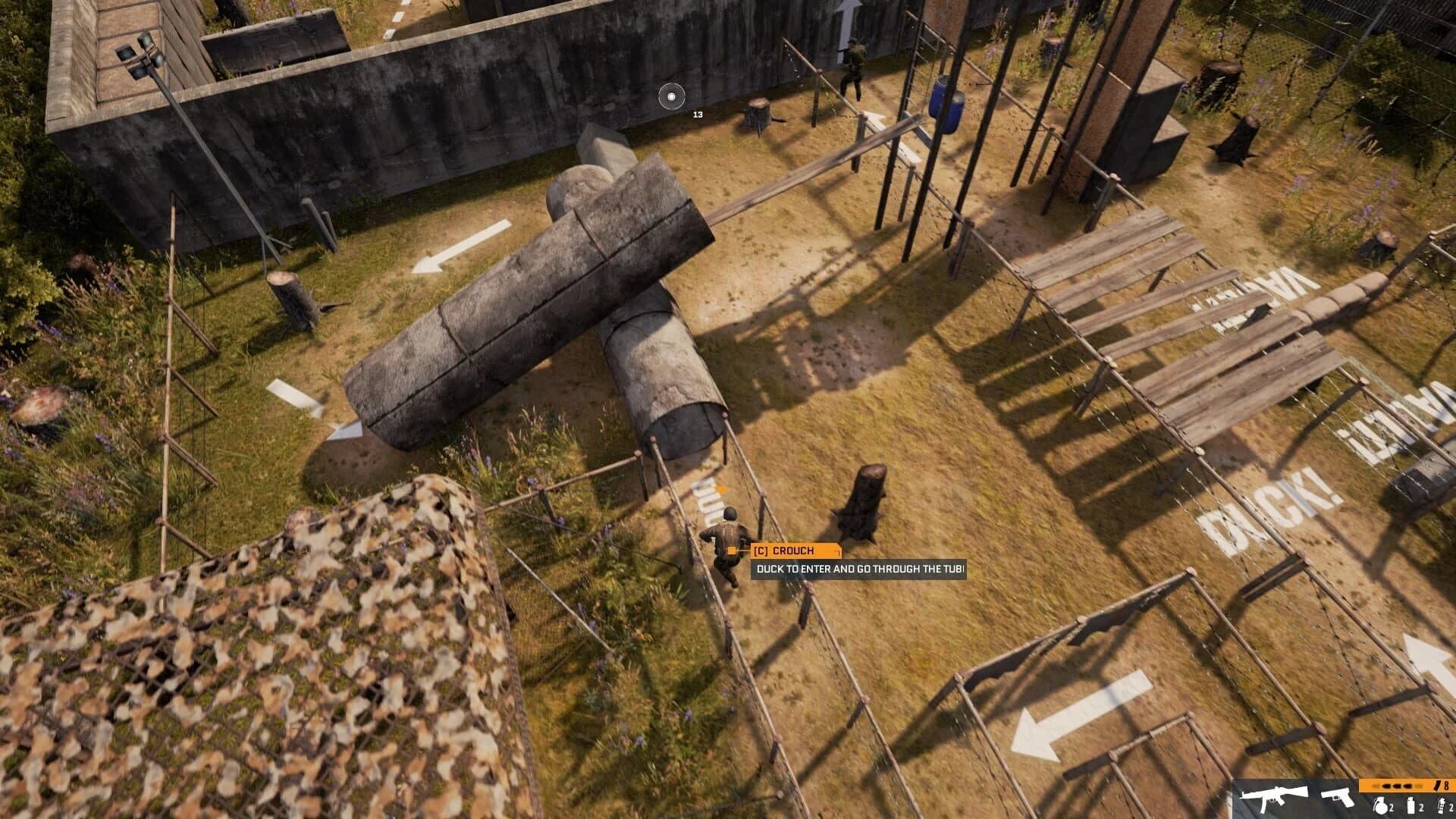Click the orange objective marker above the player
The width and height of the screenshot is (1456, 819).
pos(722,489)
